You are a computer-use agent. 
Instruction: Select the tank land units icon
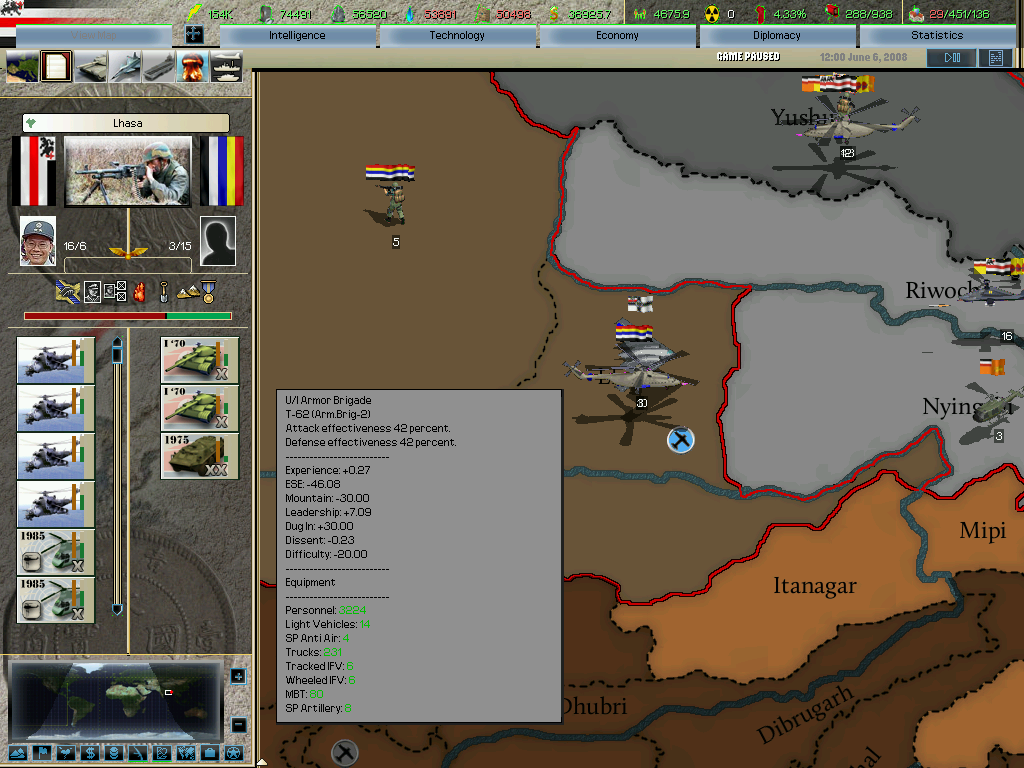pos(92,67)
